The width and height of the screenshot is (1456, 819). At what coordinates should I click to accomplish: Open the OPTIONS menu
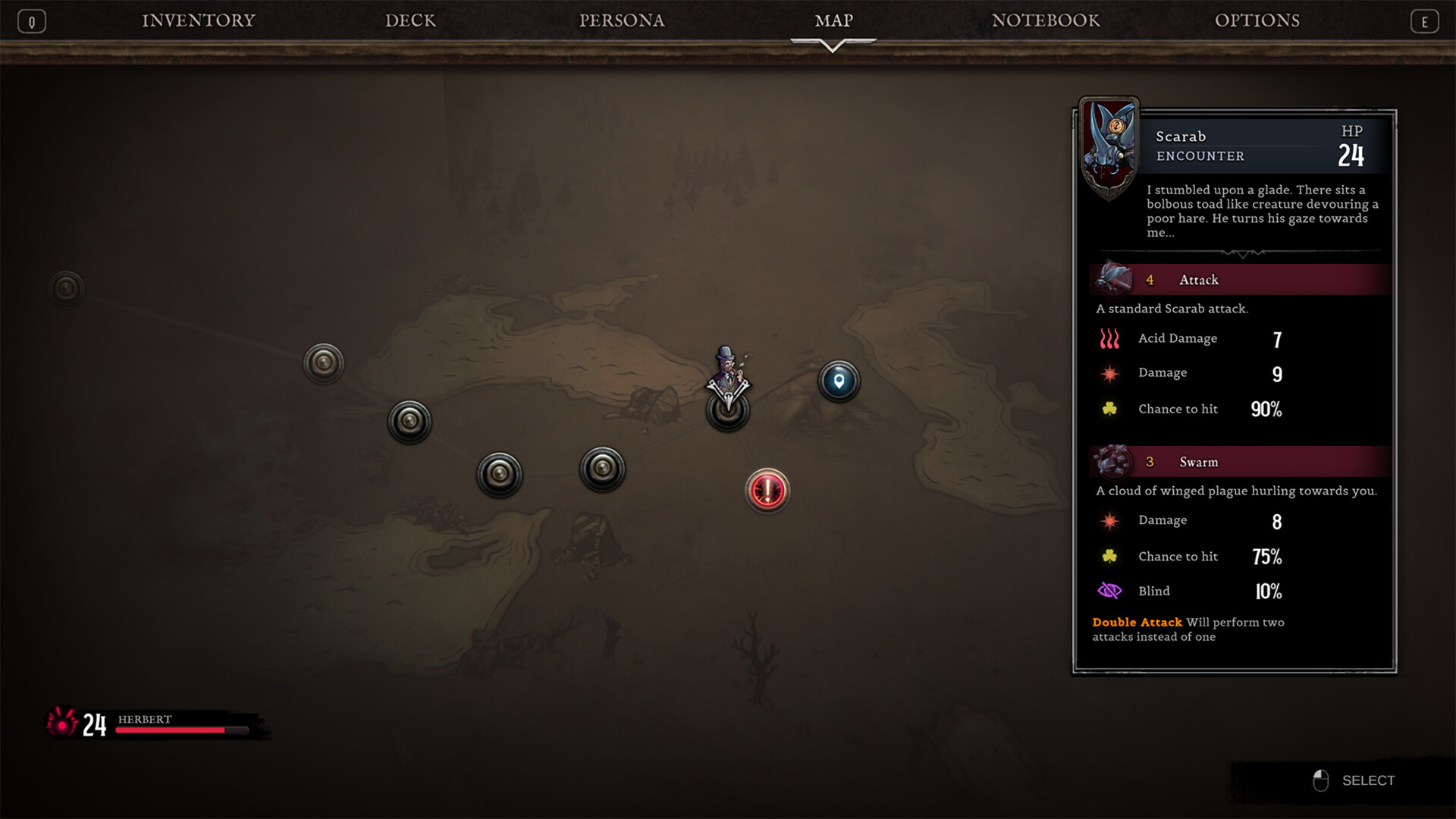1257,20
